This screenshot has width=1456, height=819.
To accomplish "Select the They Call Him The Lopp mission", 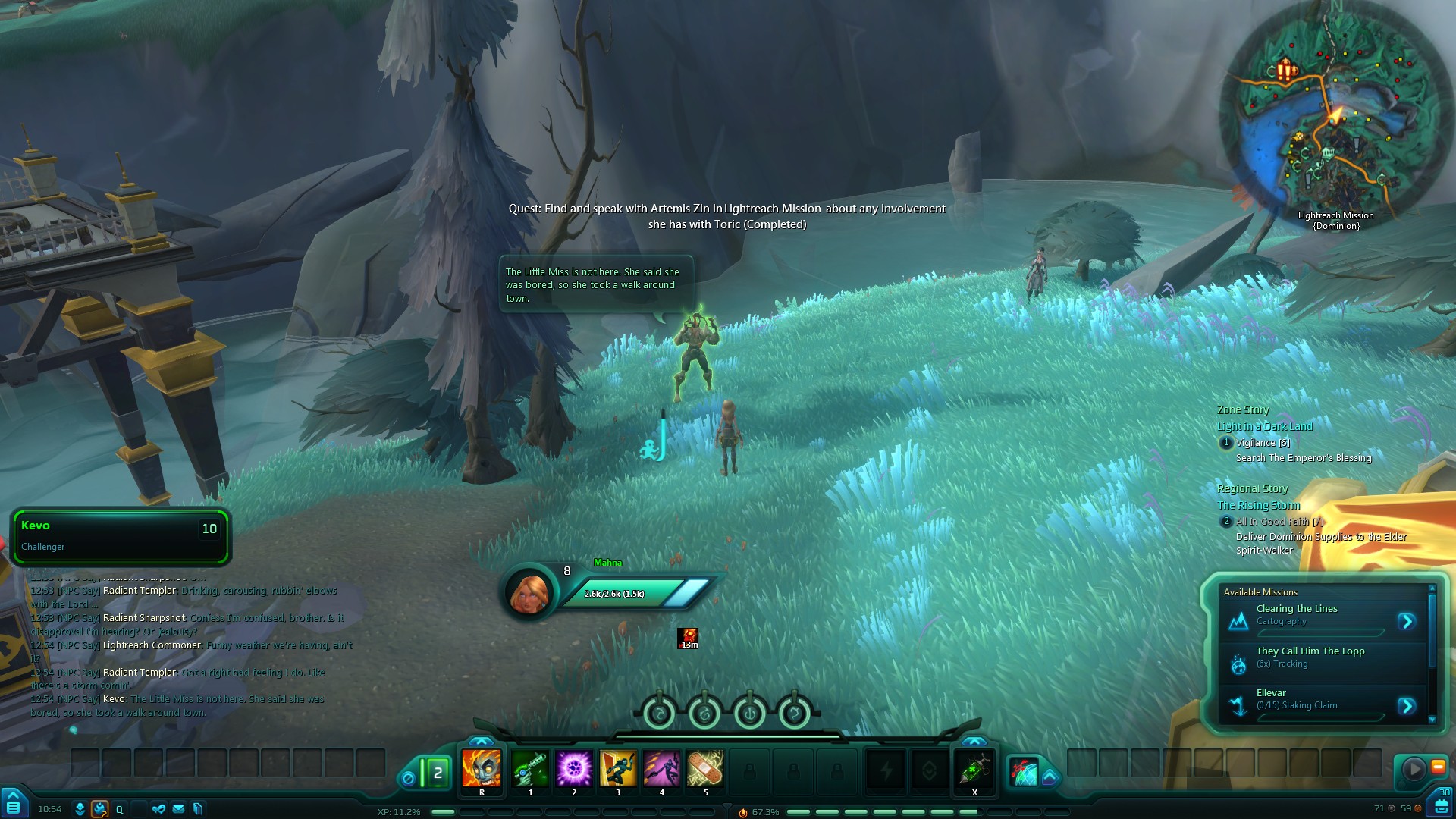I will 1310,657.
